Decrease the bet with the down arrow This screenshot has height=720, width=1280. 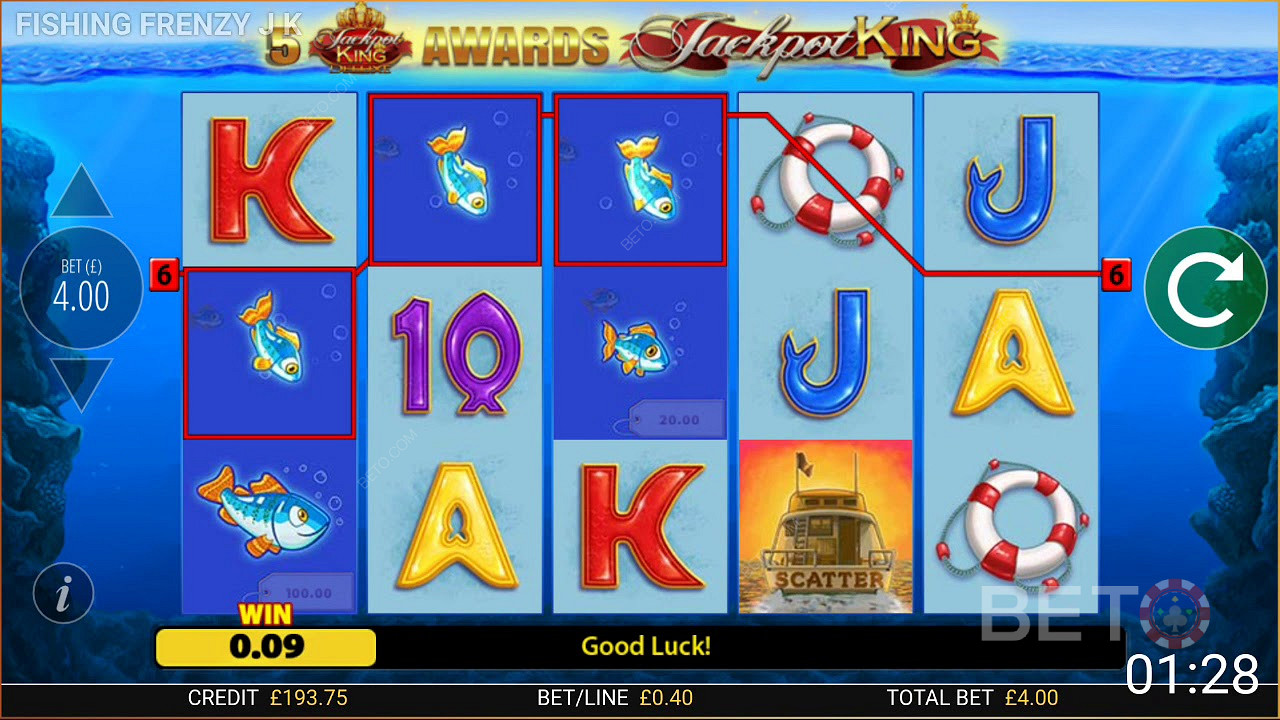(81, 383)
